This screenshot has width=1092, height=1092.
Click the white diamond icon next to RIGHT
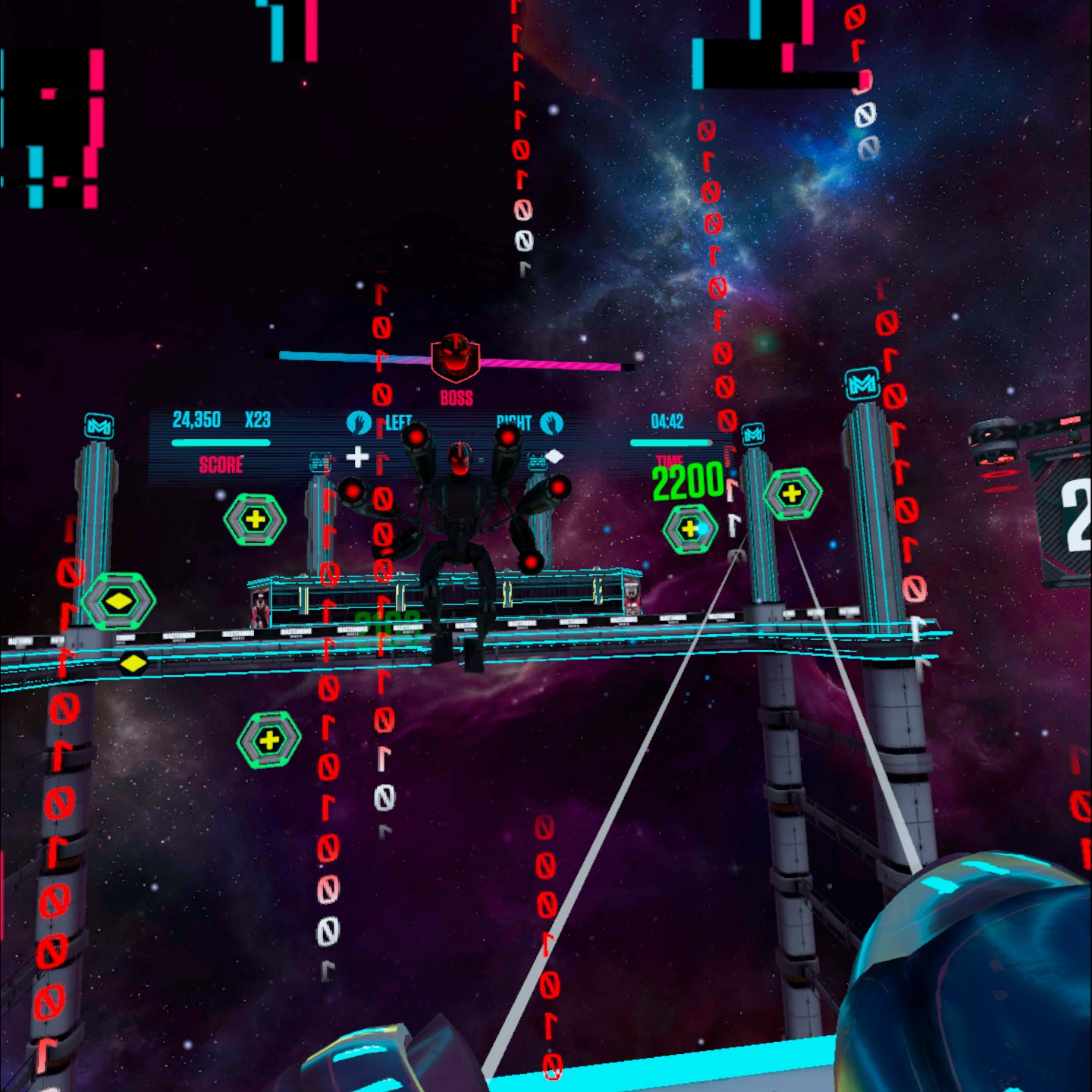(x=556, y=455)
